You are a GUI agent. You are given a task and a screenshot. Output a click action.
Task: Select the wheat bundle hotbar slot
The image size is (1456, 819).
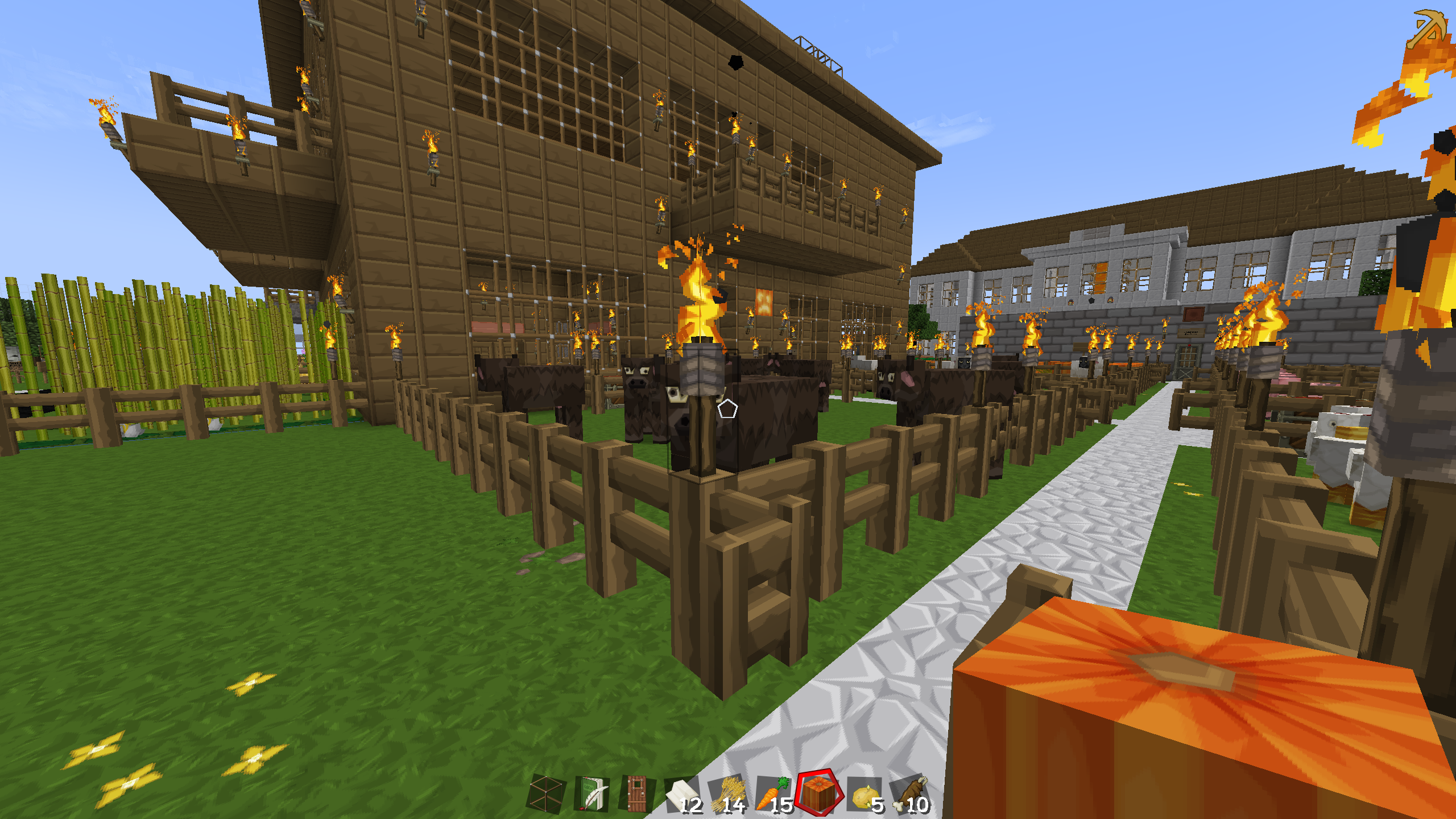(728, 794)
